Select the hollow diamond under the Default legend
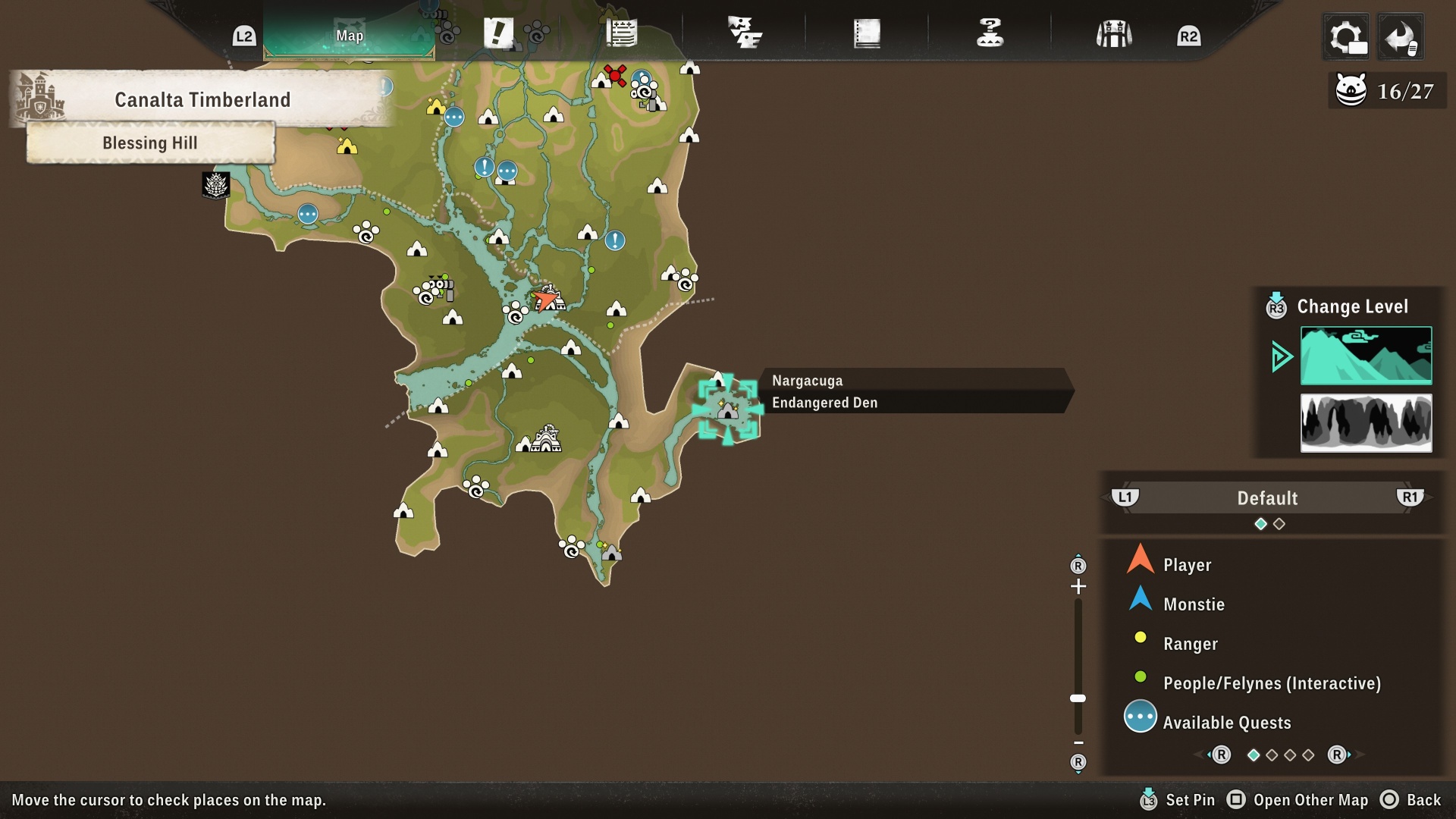The image size is (1456, 819). (x=1281, y=522)
